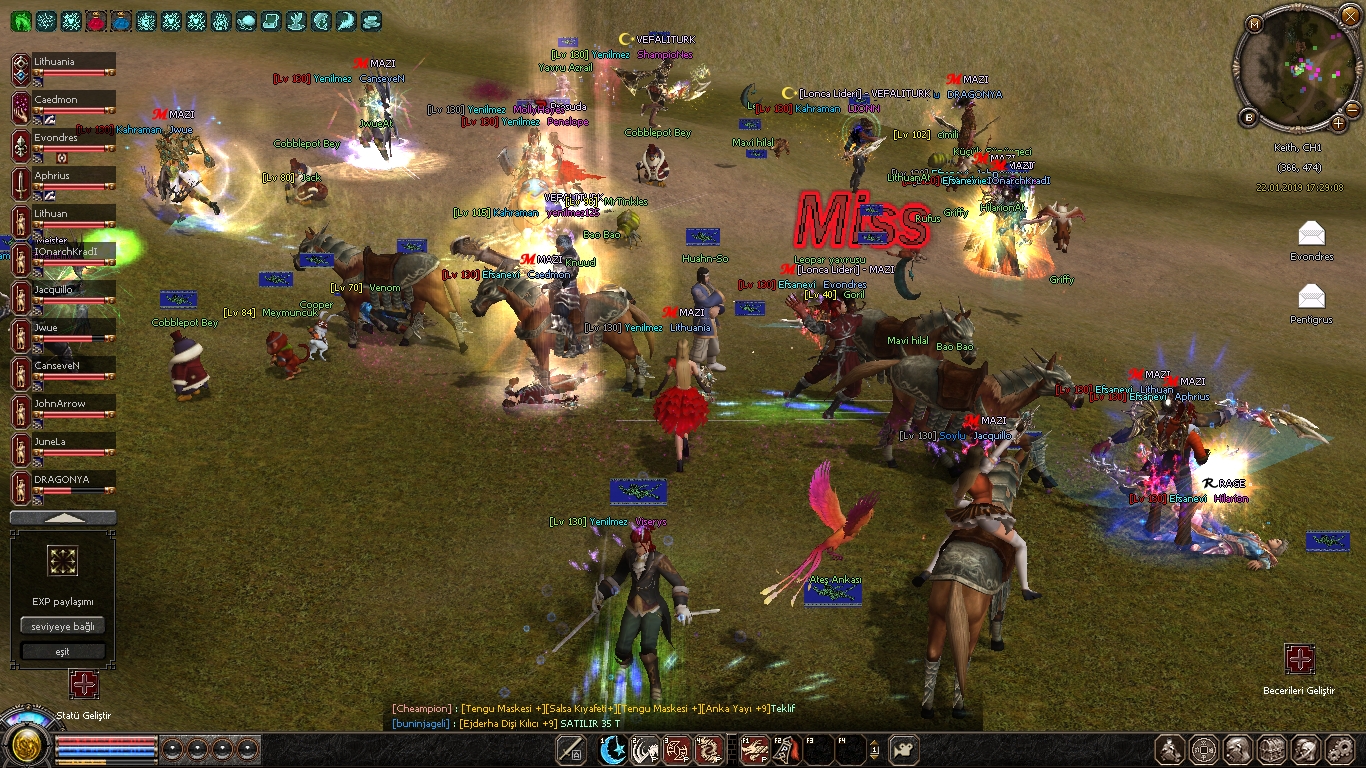Open whisper envelope from Pentigrus
The height and width of the screenshot is (768, 1366).
click(x=1311, y=296)
